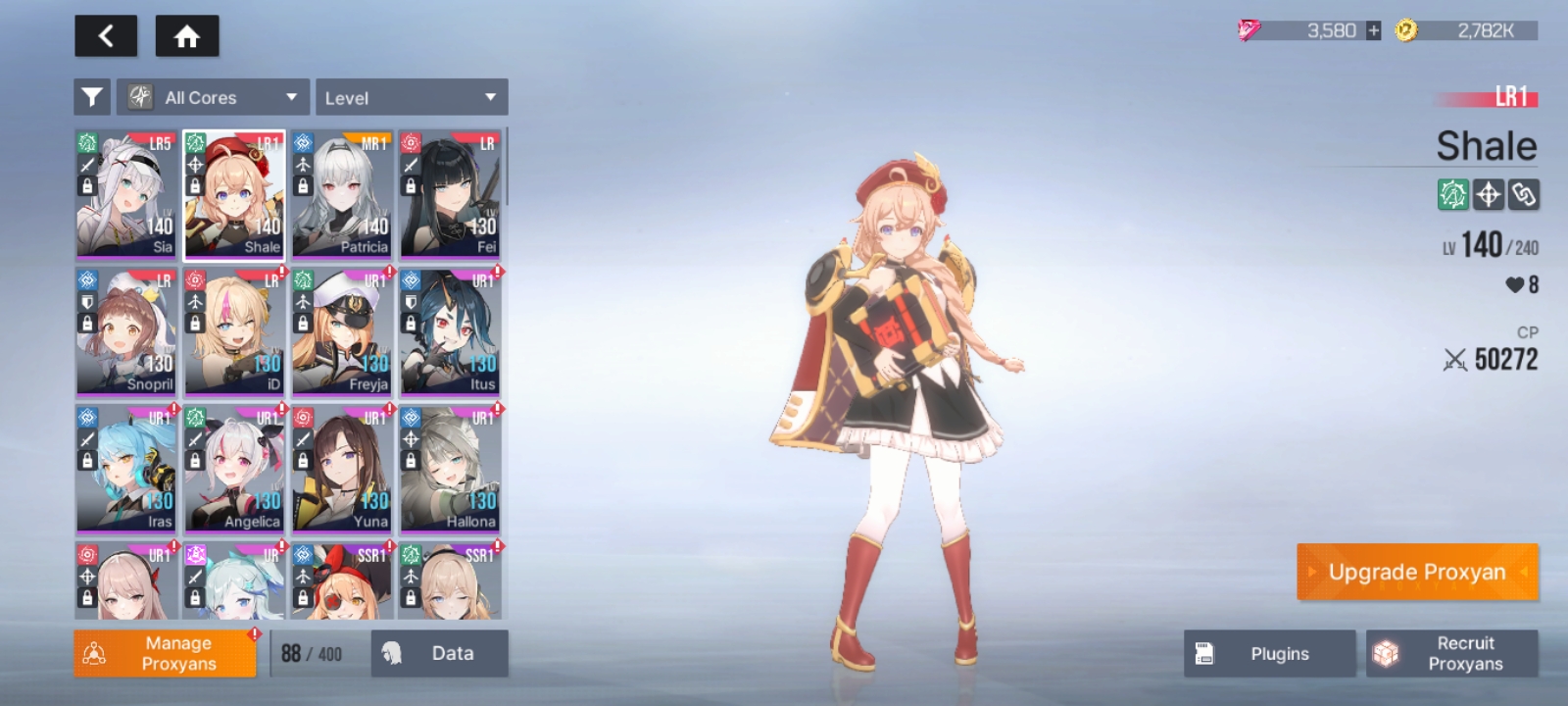Open the Data panel
Viewport: 1568px width, 706px height.
tap(439, 653)
